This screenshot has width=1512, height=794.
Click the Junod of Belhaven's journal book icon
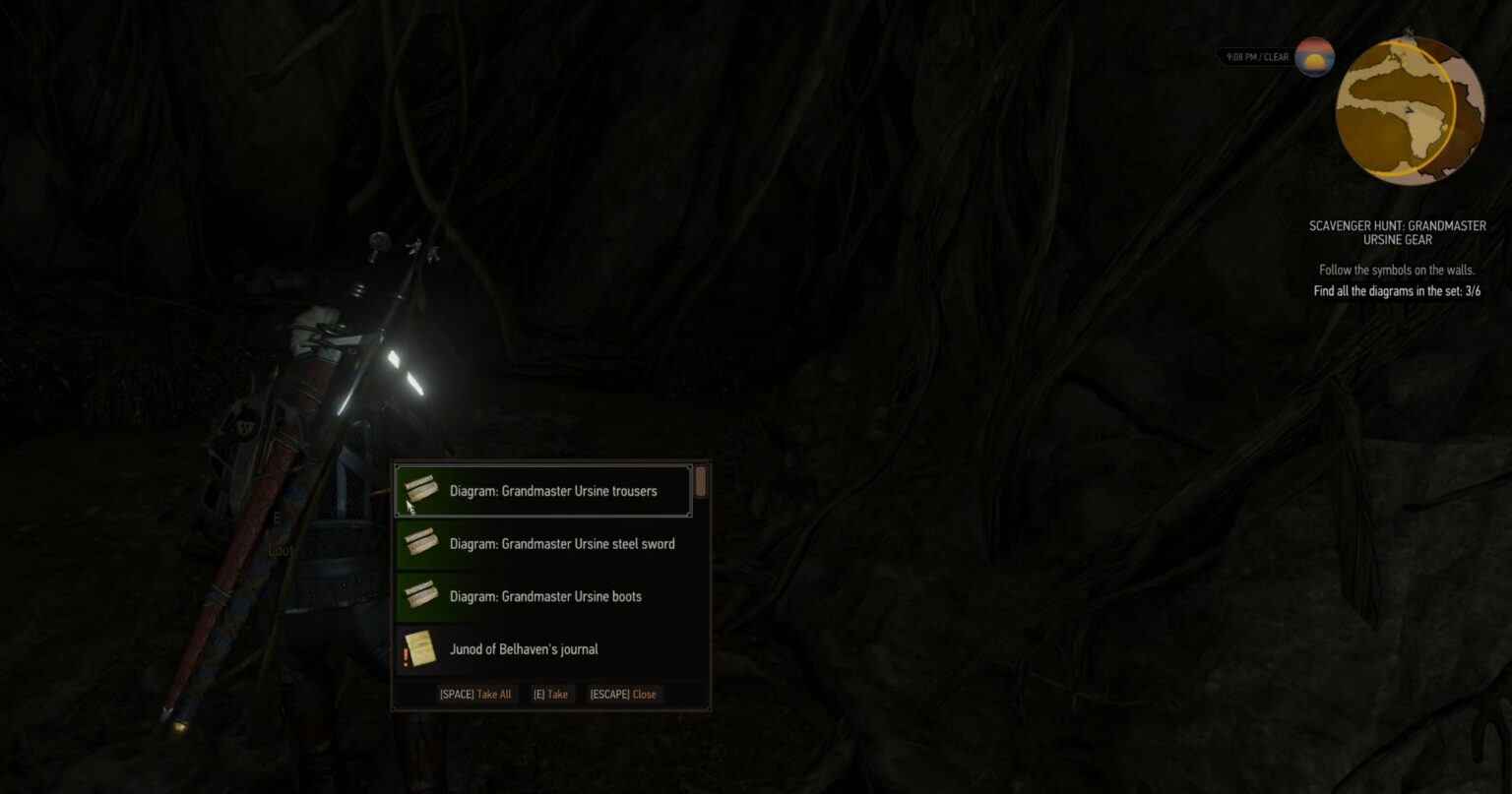(423, 648)
